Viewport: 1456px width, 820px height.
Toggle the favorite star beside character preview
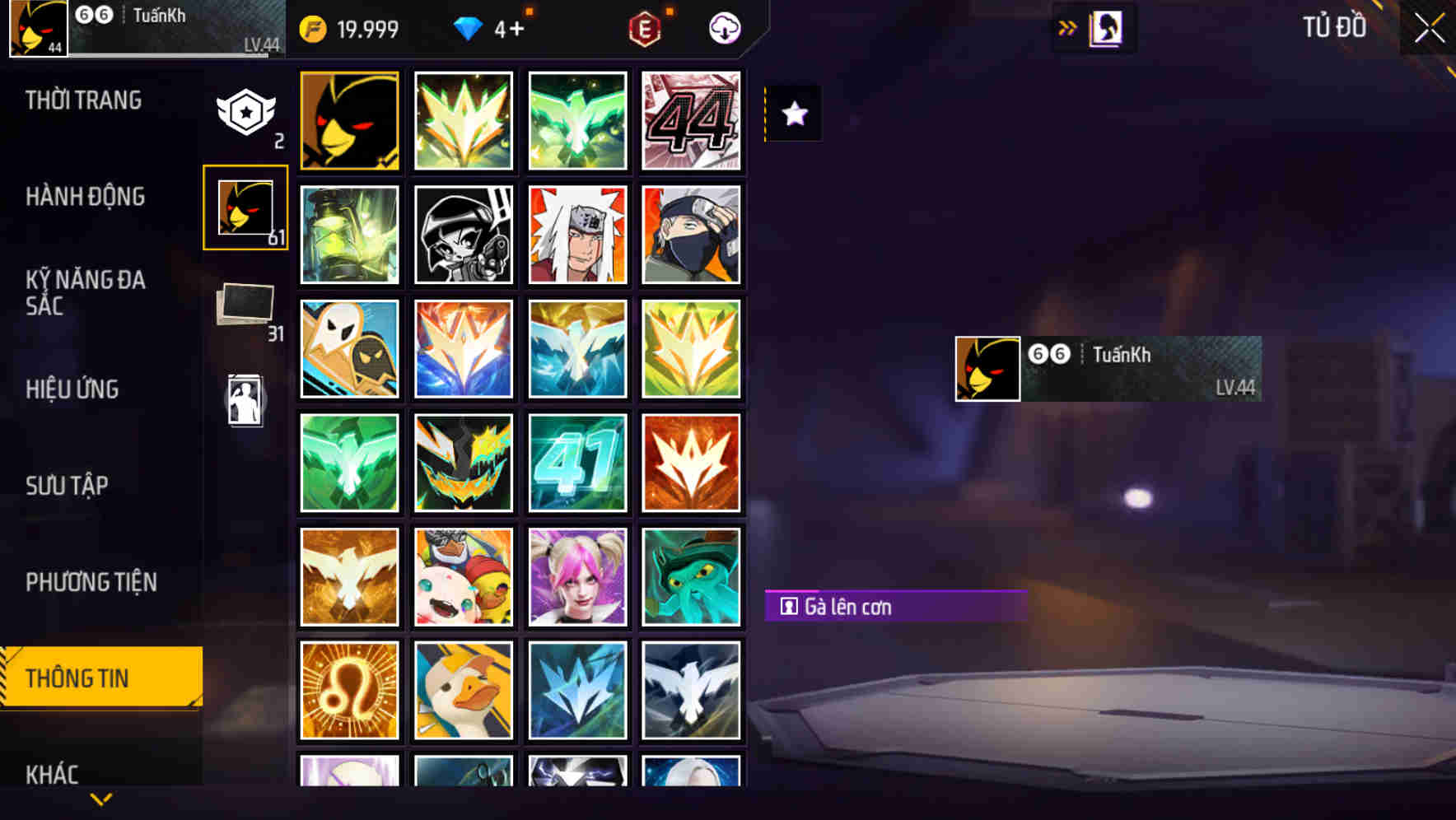coord(793,114)
